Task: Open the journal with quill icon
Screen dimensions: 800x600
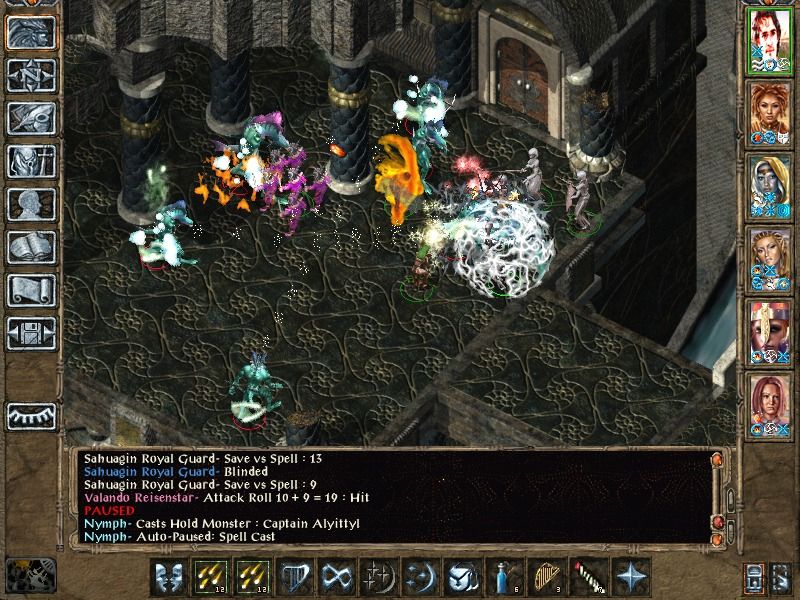Action: pyautogui.click(x=30, y=118)
